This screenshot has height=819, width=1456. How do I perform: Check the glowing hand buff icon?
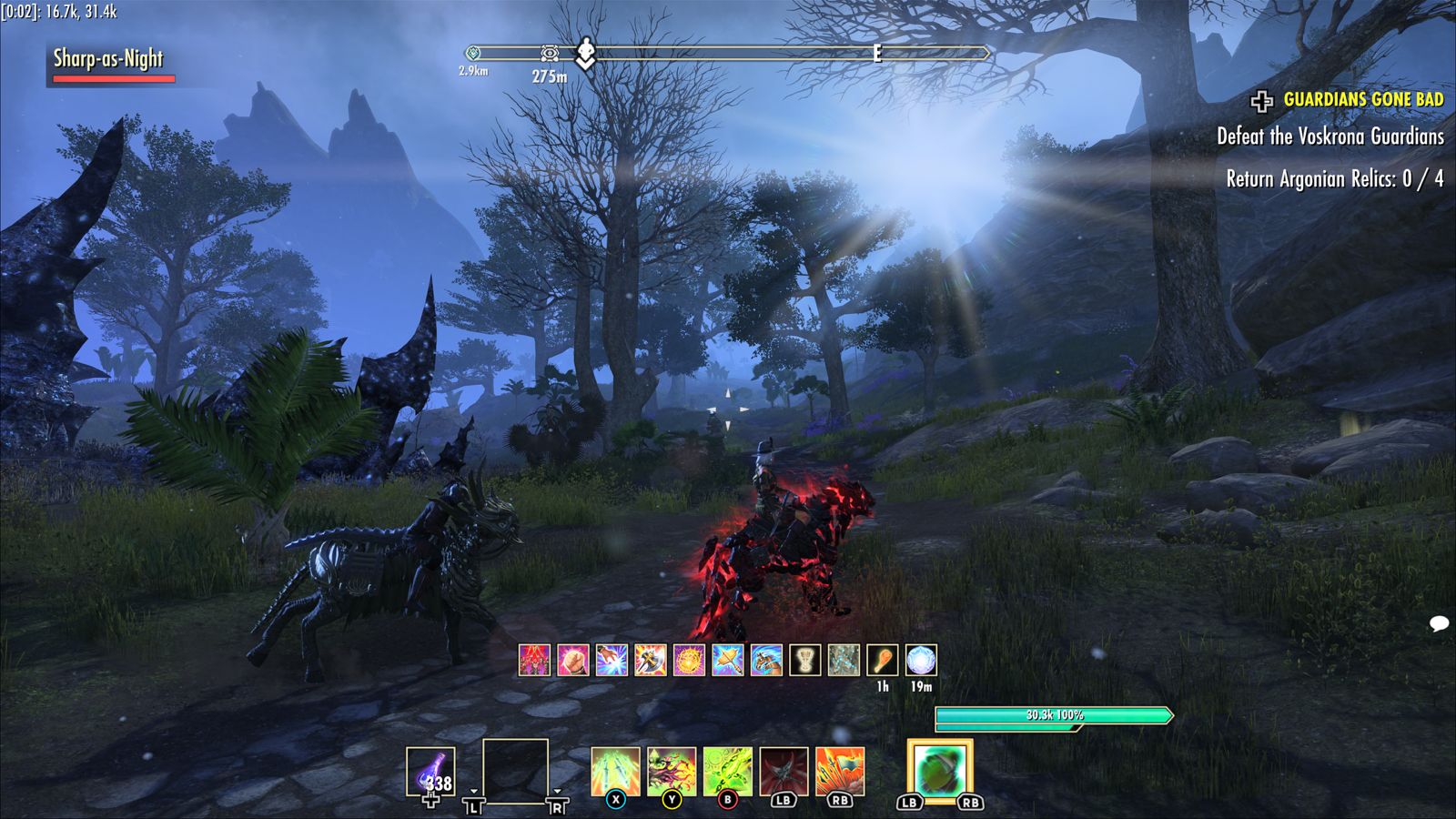(612, 660)
